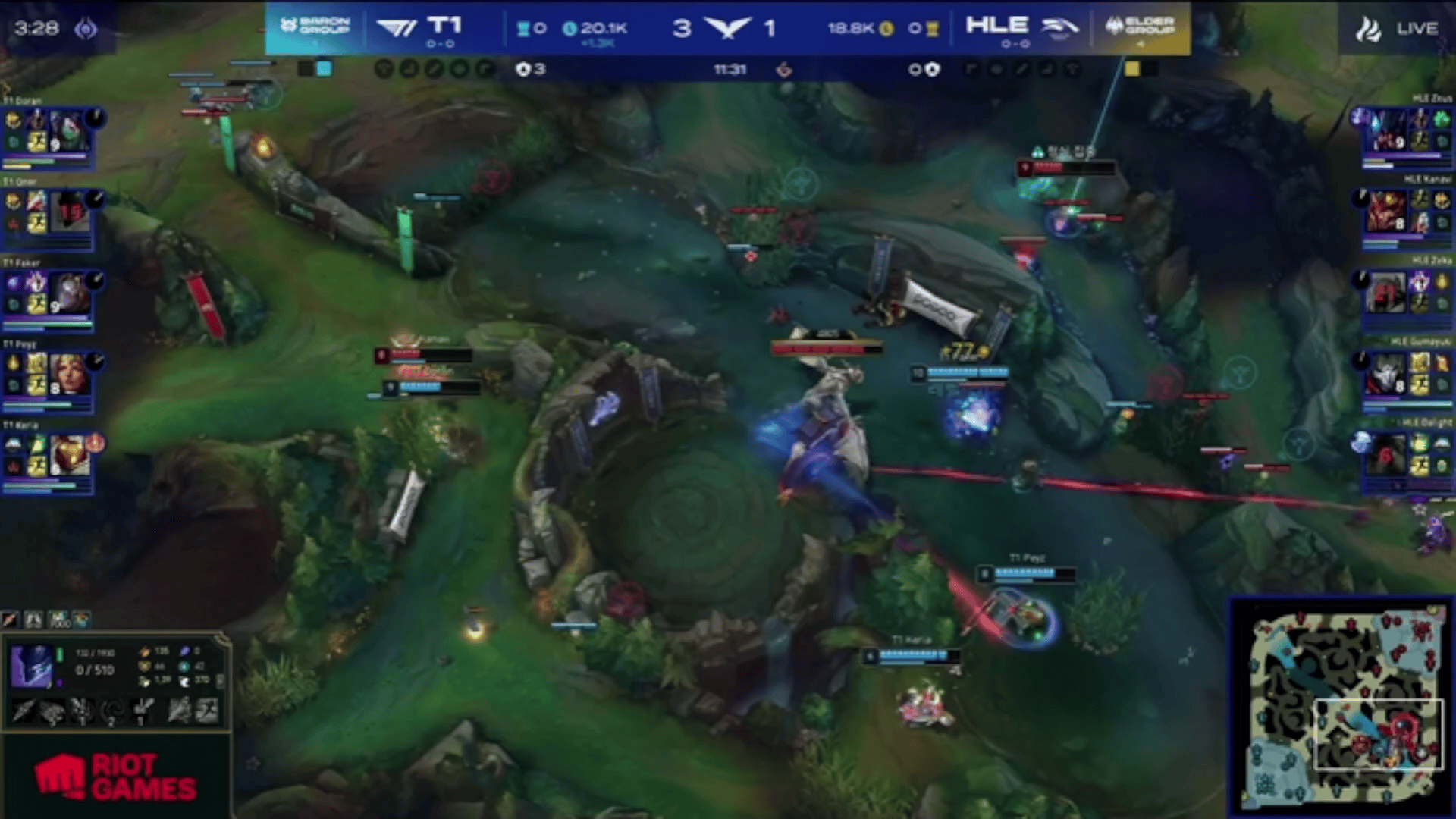Select HLE Kanavi's champion portrait
Viewport: 1456px width, 819px height.
pyautogui.click(x=1386, y=211)
